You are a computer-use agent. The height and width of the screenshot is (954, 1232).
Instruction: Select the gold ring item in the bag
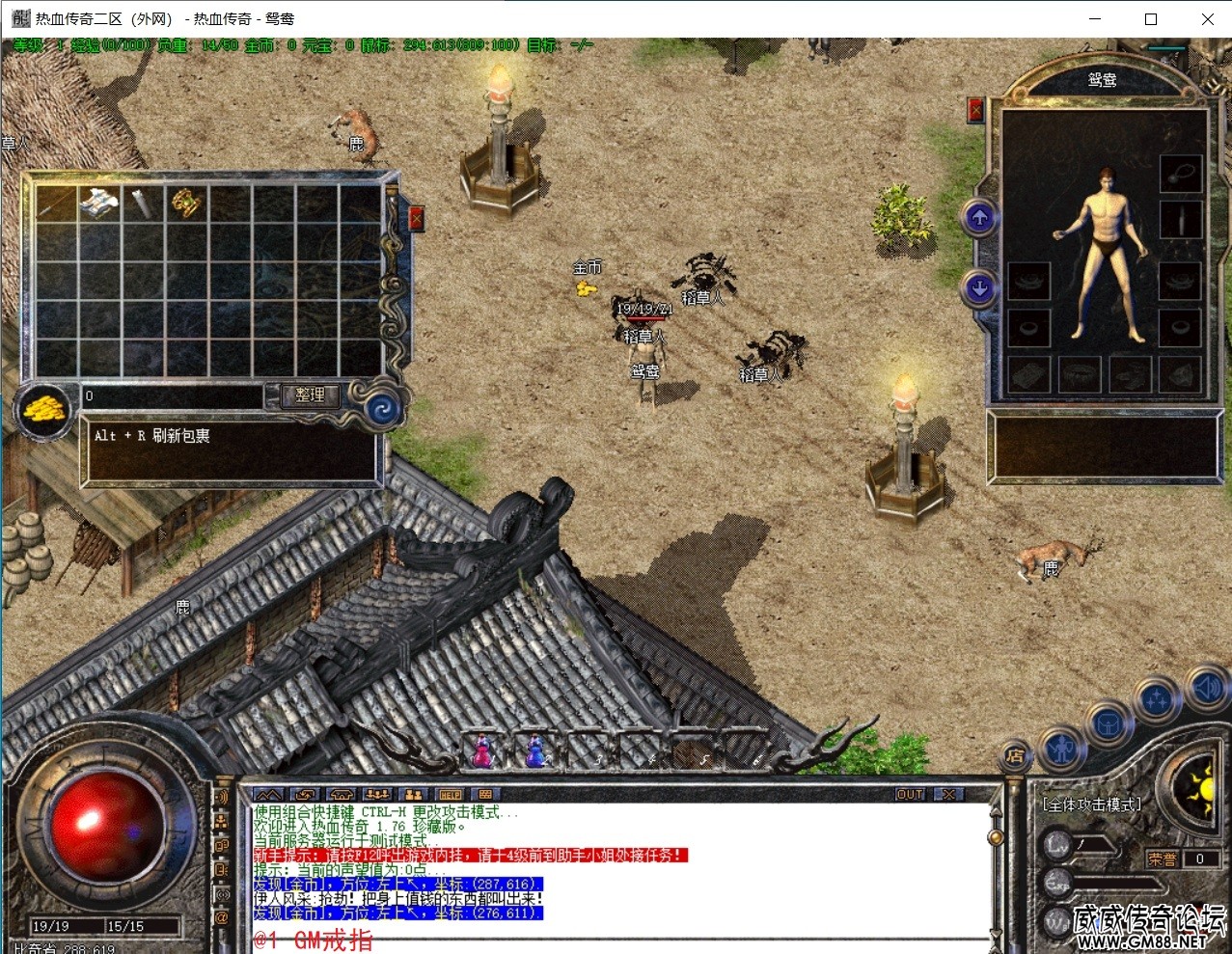(185, 203)
